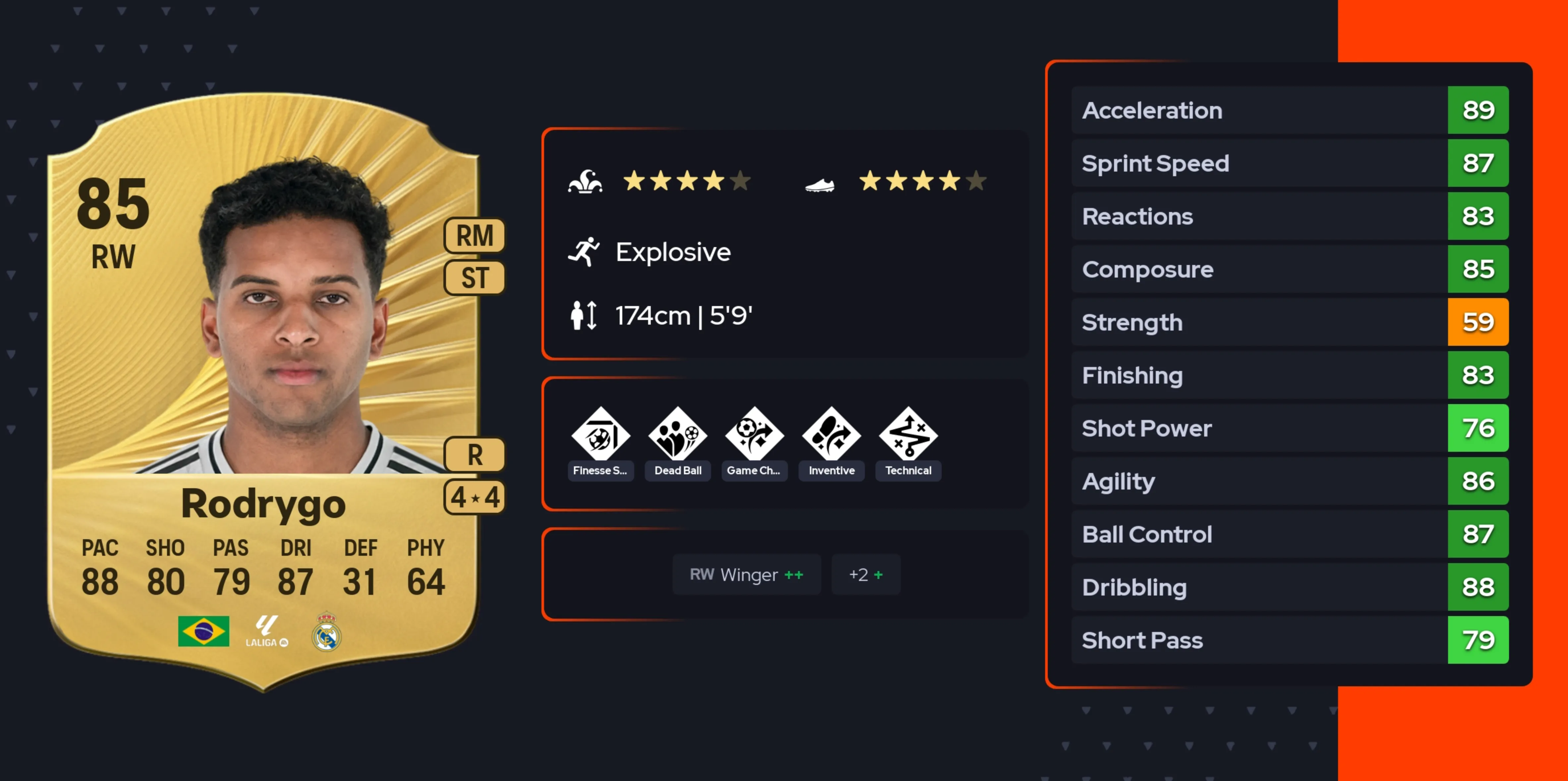Click the Technical playstyle icon
The height and width of the screenshot is (781, 1568).
point(908,434)
